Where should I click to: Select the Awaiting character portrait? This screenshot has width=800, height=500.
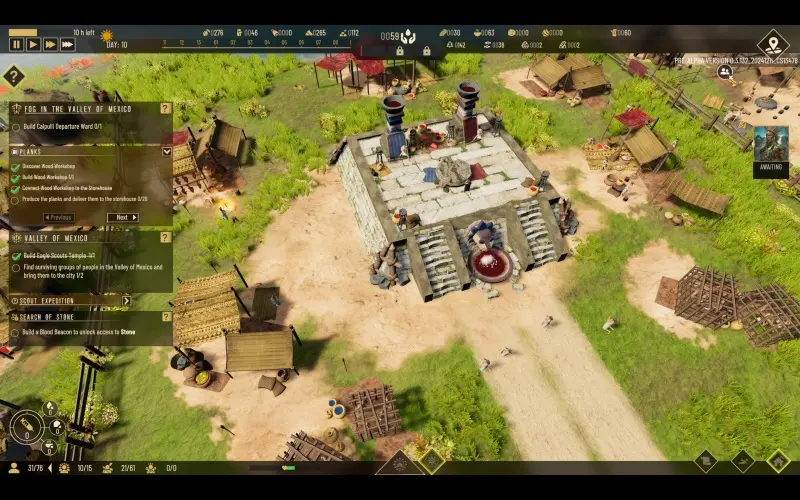[770, 145]
